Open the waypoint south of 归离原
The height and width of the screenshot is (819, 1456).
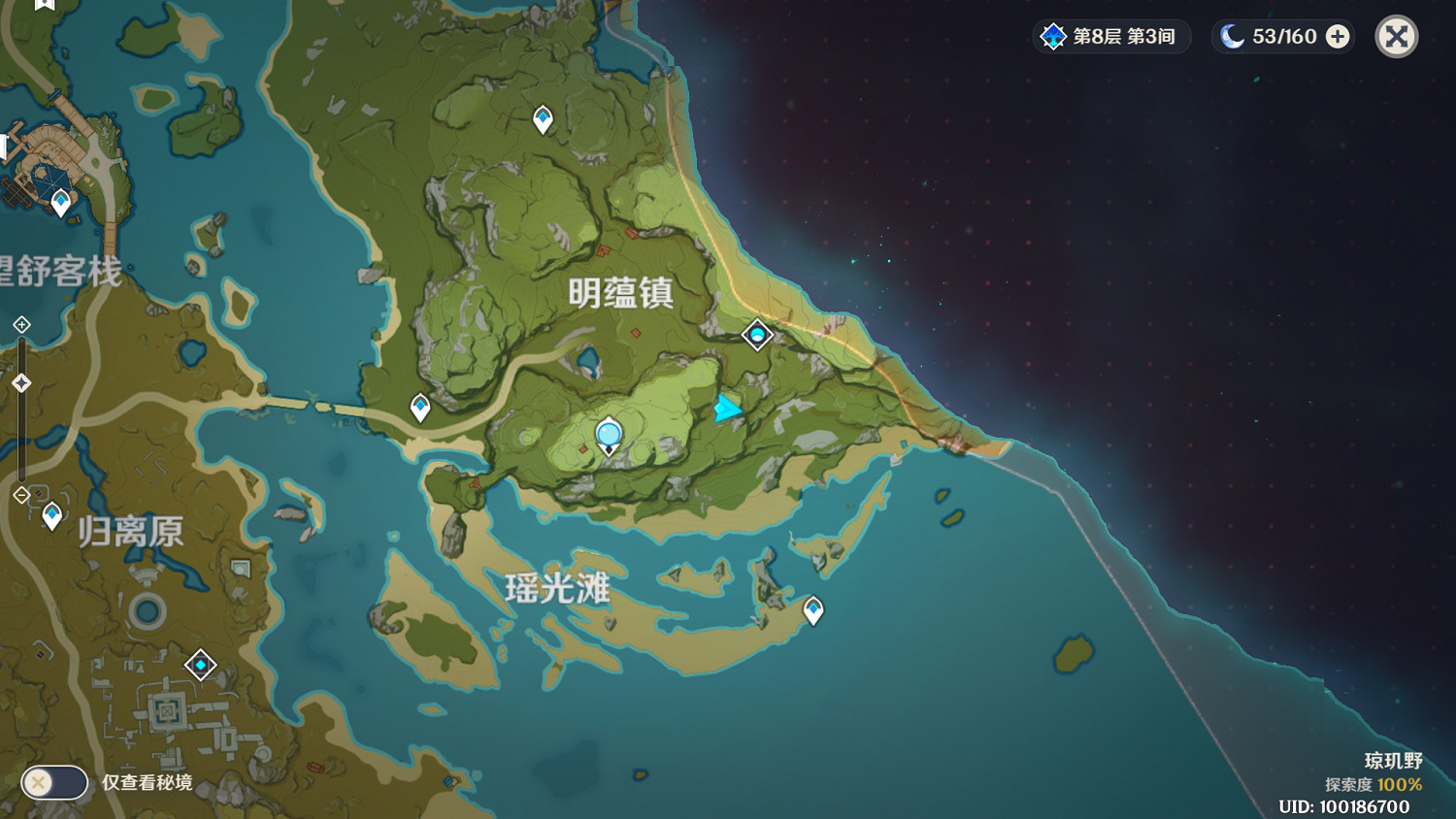tap(199, 666)
